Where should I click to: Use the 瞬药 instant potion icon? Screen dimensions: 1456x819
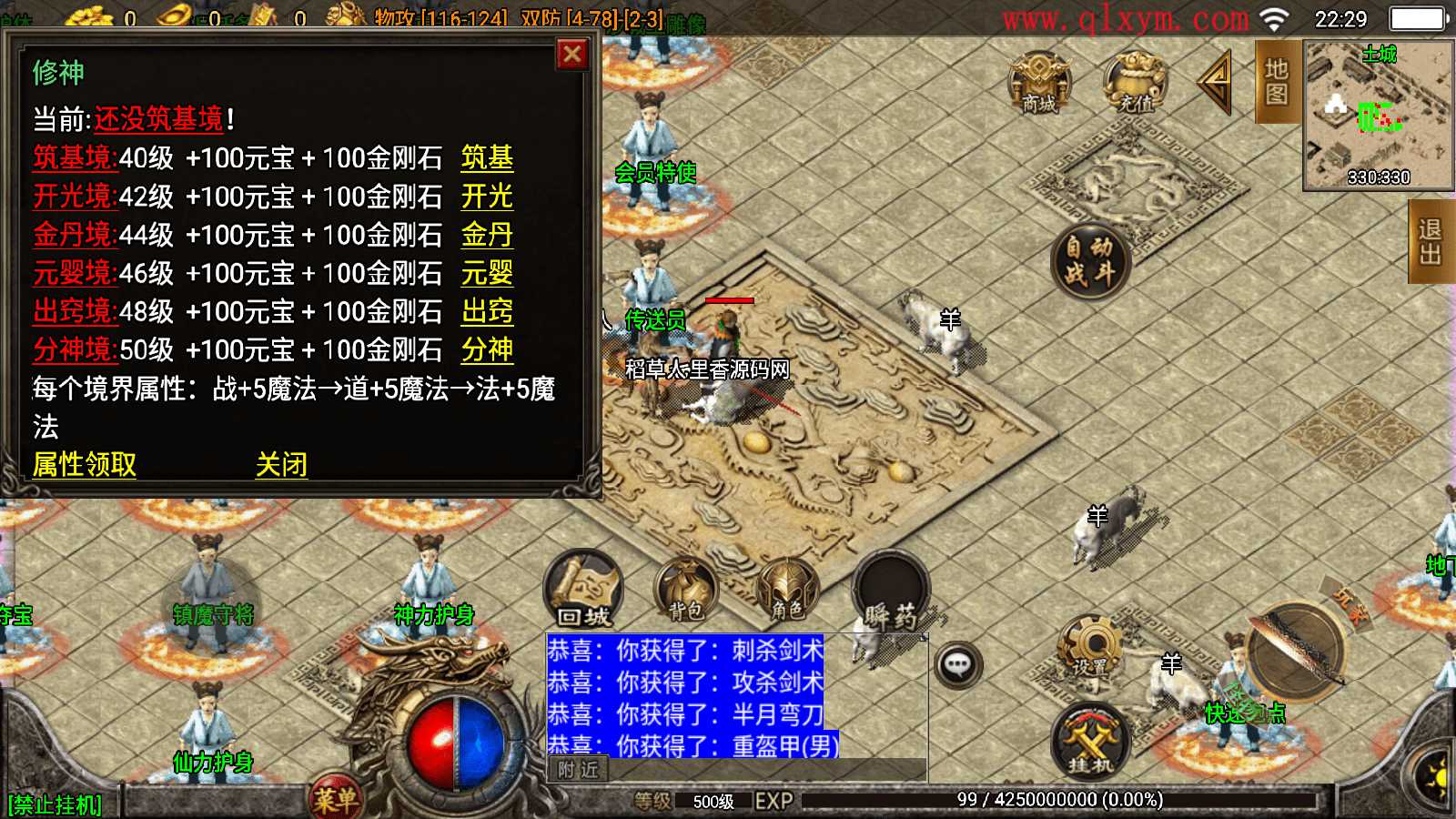coord(890,591)
